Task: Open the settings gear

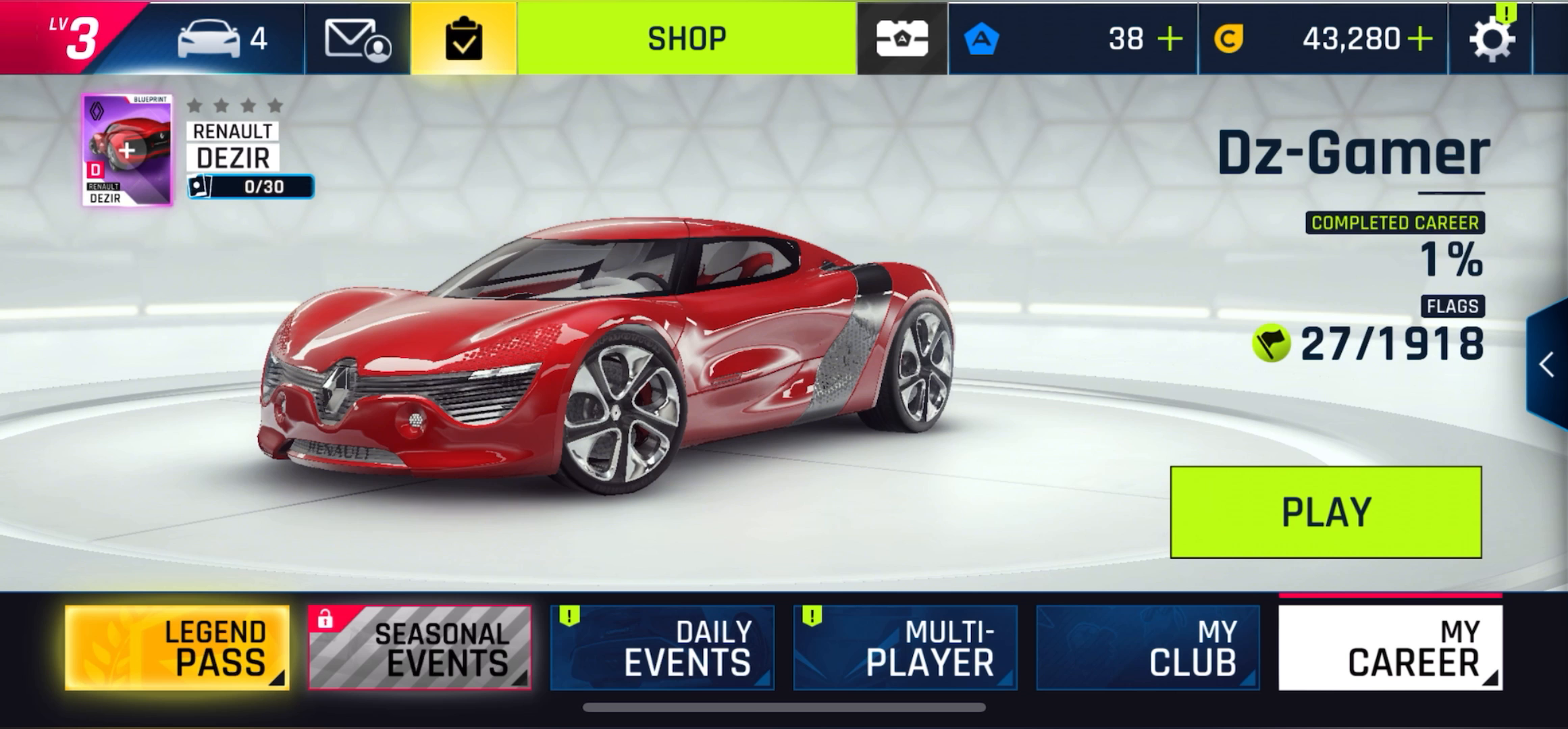Action: click(x=1491, y=39)
